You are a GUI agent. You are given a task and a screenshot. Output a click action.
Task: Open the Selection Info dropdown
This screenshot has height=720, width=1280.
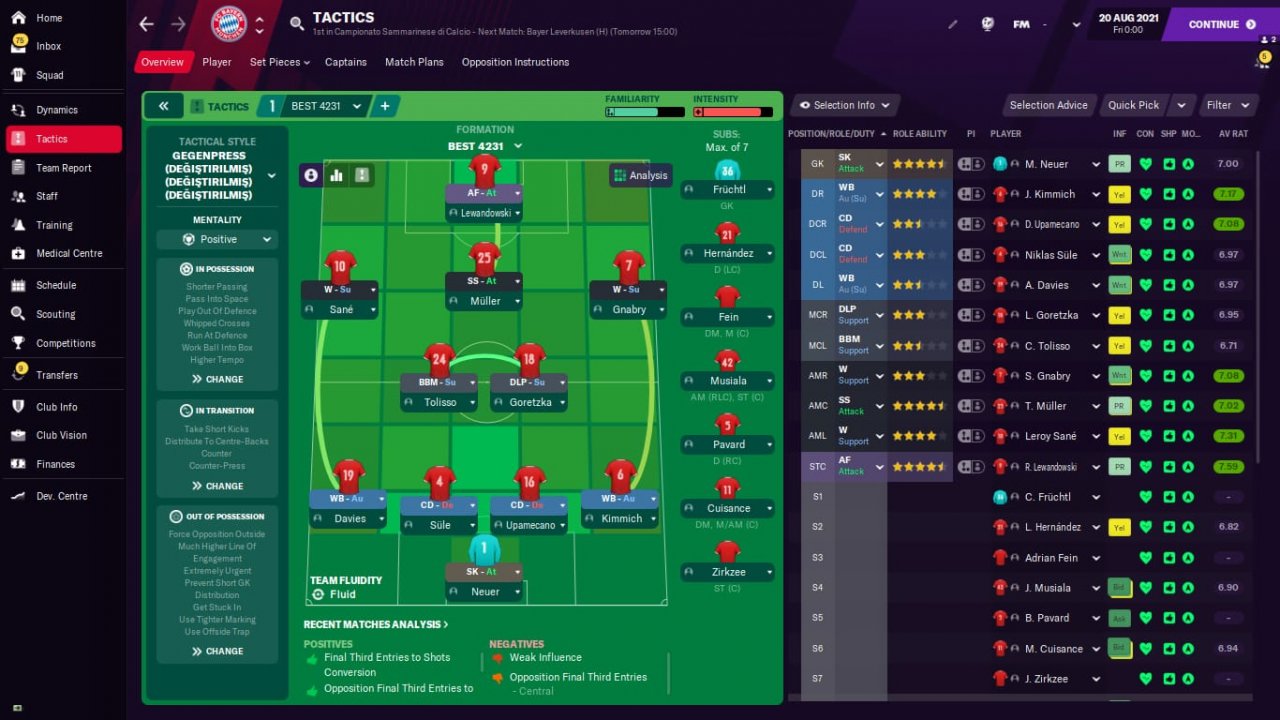844,105
